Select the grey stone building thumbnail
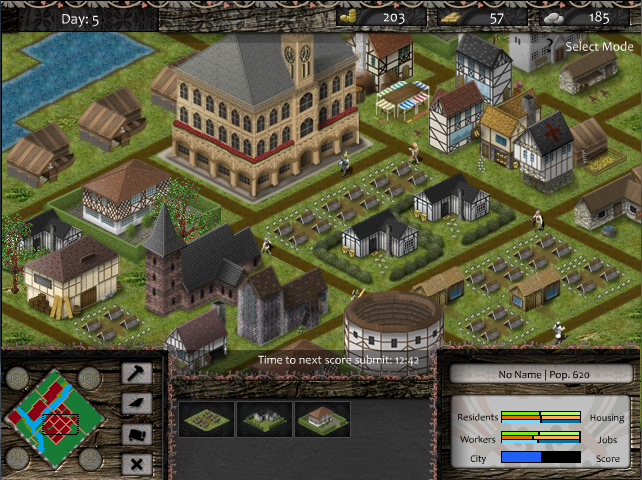Screen dimensions: 642x480 264,420
